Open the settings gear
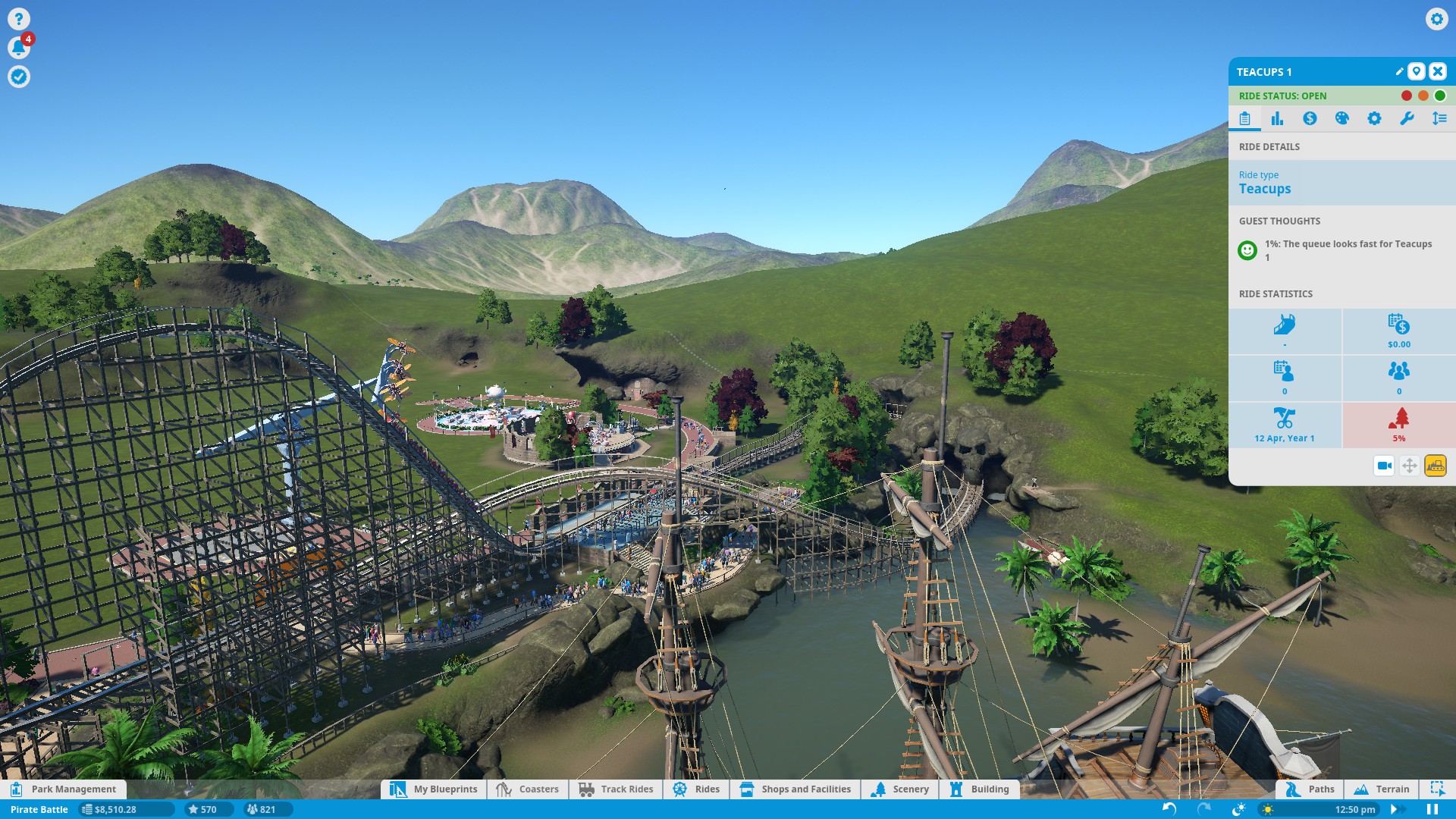Viewport: 1456px width, 819px height. point(1436,19)
